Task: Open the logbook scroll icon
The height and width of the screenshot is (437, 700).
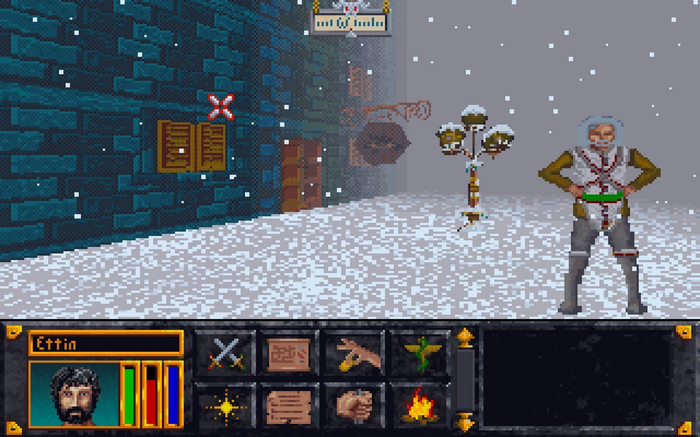Action: [287, 404]
